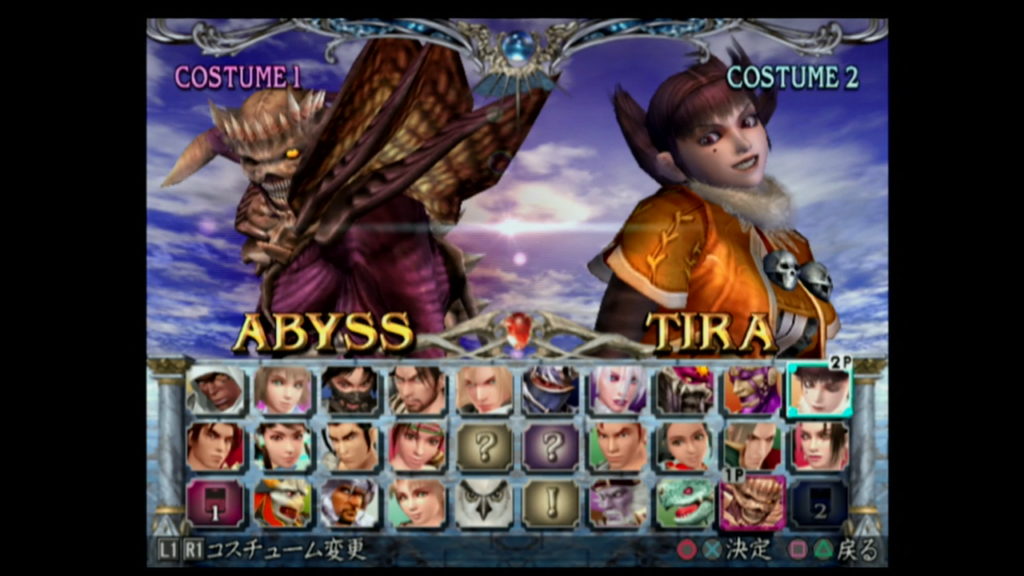Screen dimensions: 1024x576
Task: Open custom character slot 2
Action: click(819, 503)
